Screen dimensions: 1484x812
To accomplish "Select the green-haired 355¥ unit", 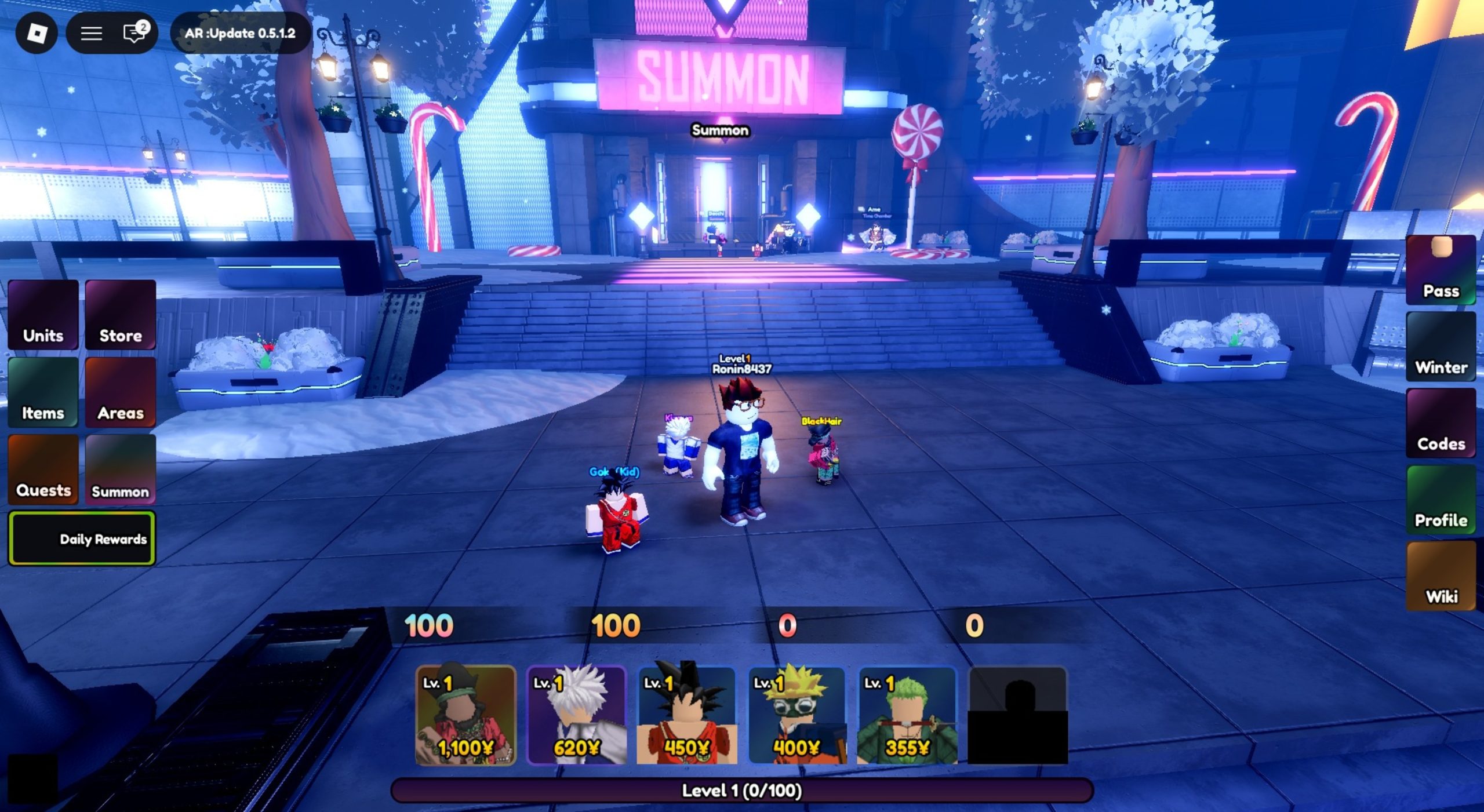I will (907, 715).
